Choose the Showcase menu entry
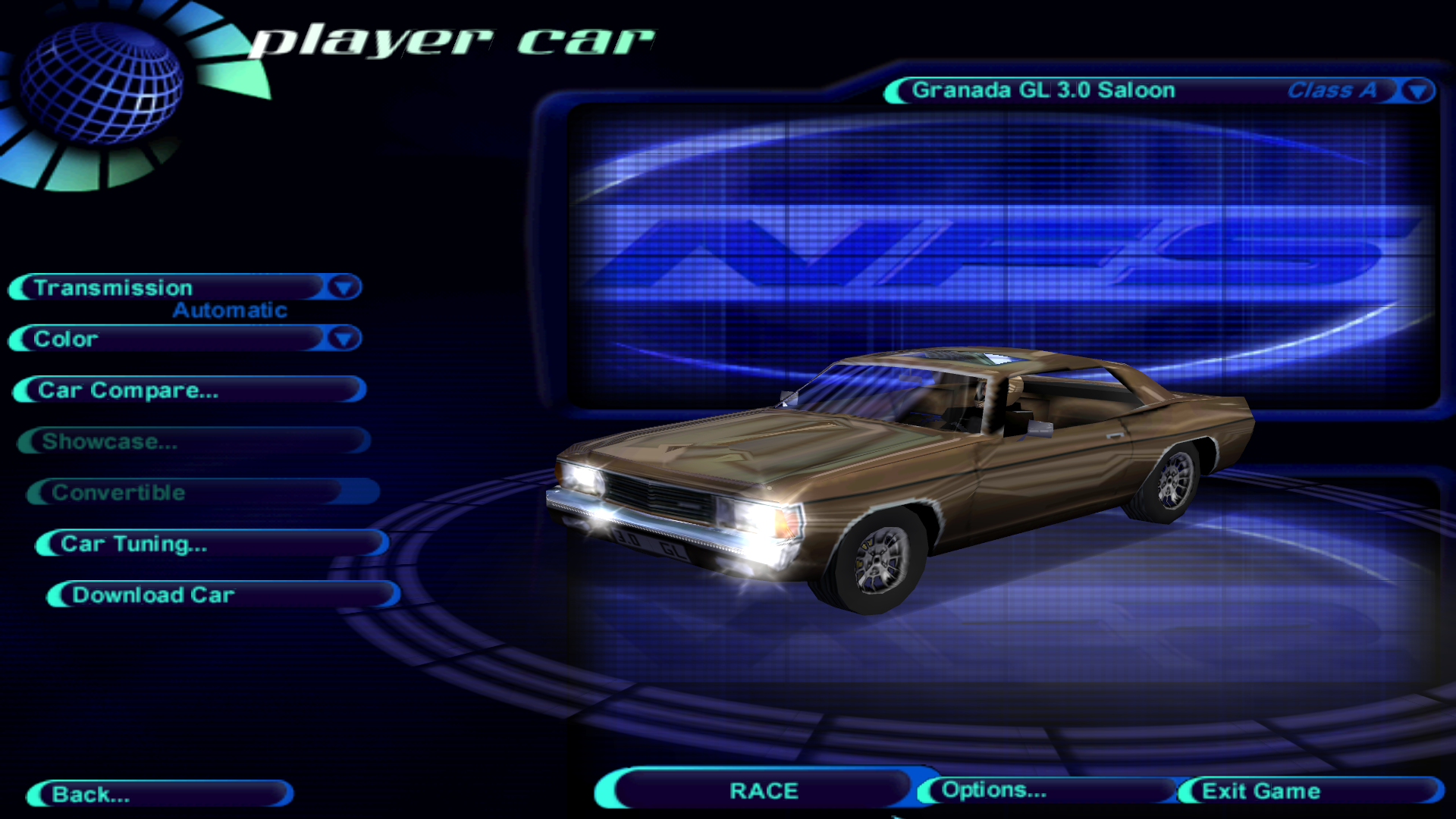 194,441
